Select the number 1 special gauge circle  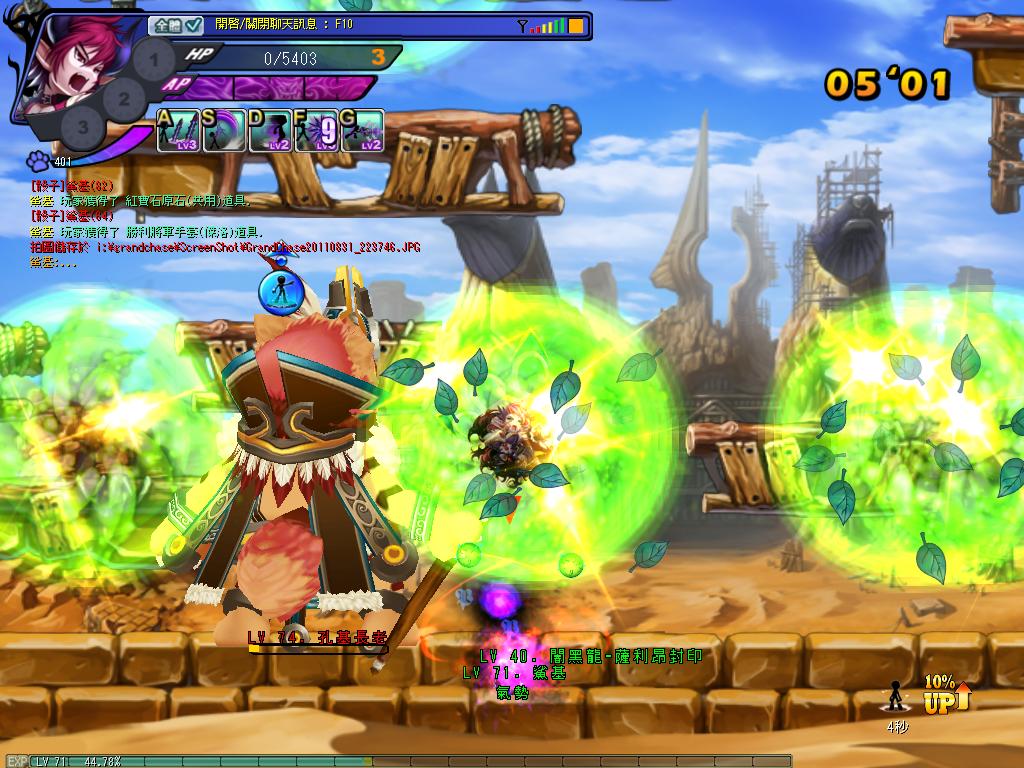click(x=153, y=59)
